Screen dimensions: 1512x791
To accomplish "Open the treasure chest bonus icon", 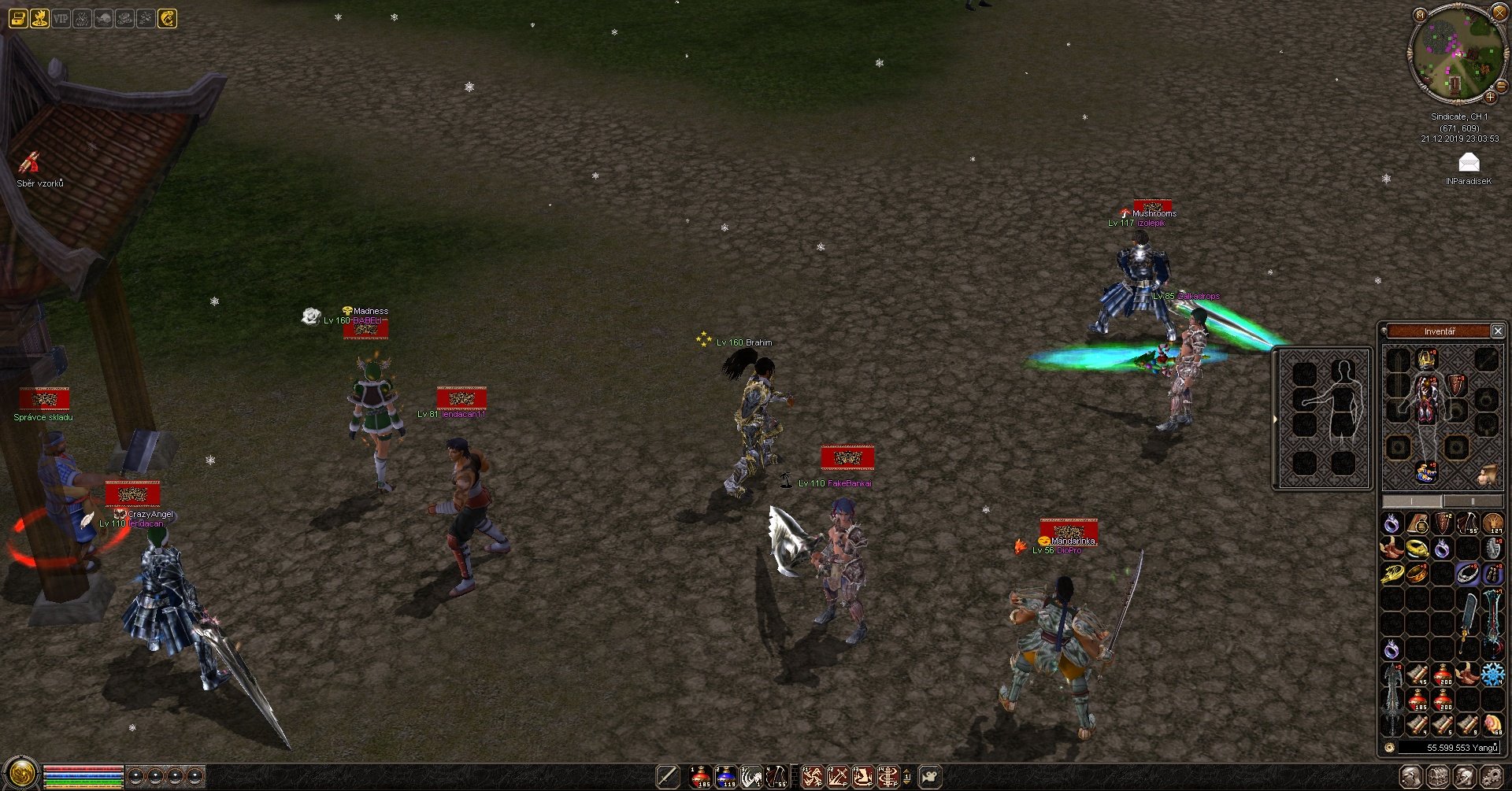I will [18, 18].
